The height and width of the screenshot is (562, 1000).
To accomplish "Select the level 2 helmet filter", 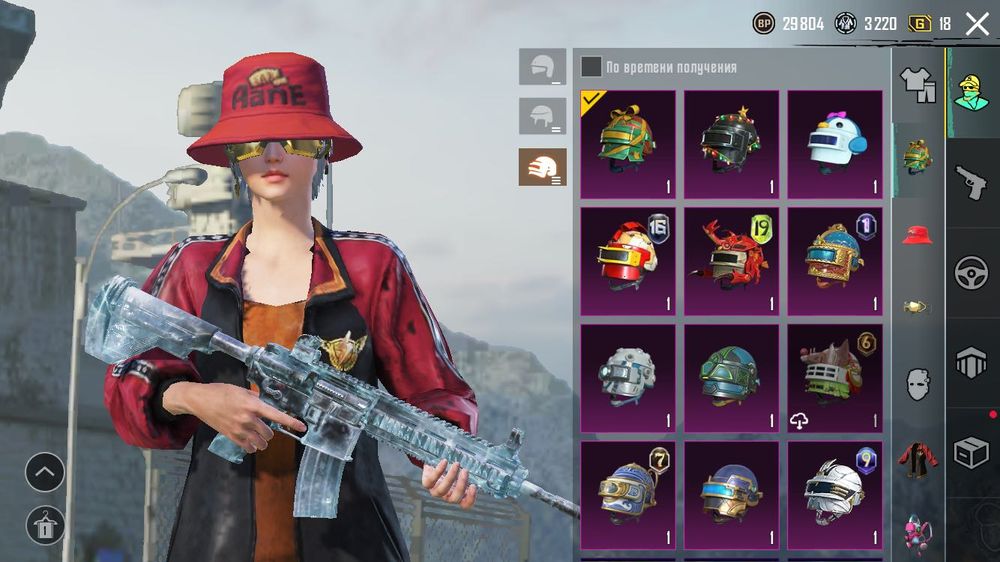I will pos(542,116).
